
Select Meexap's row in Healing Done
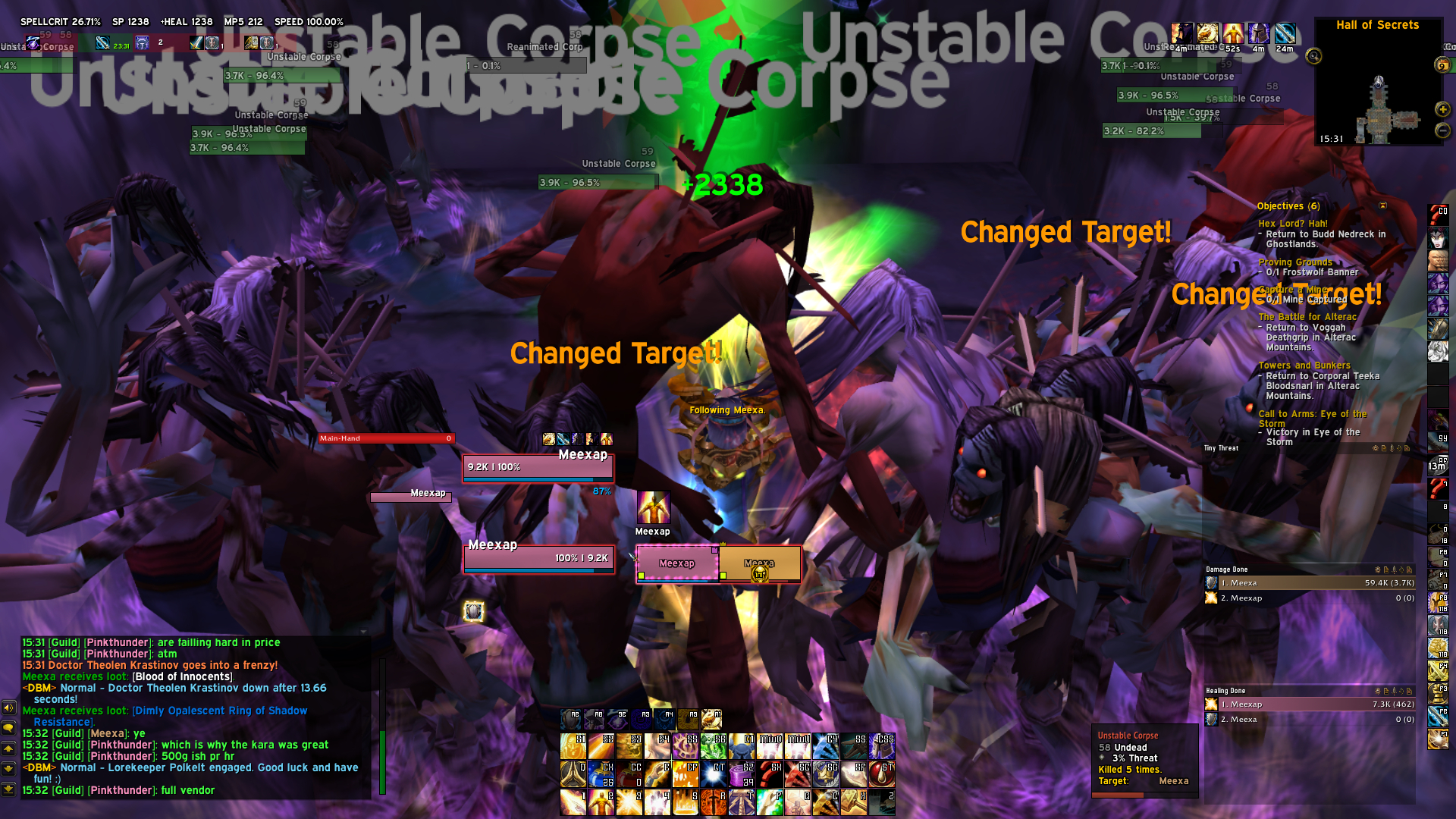coord(1310,704)
